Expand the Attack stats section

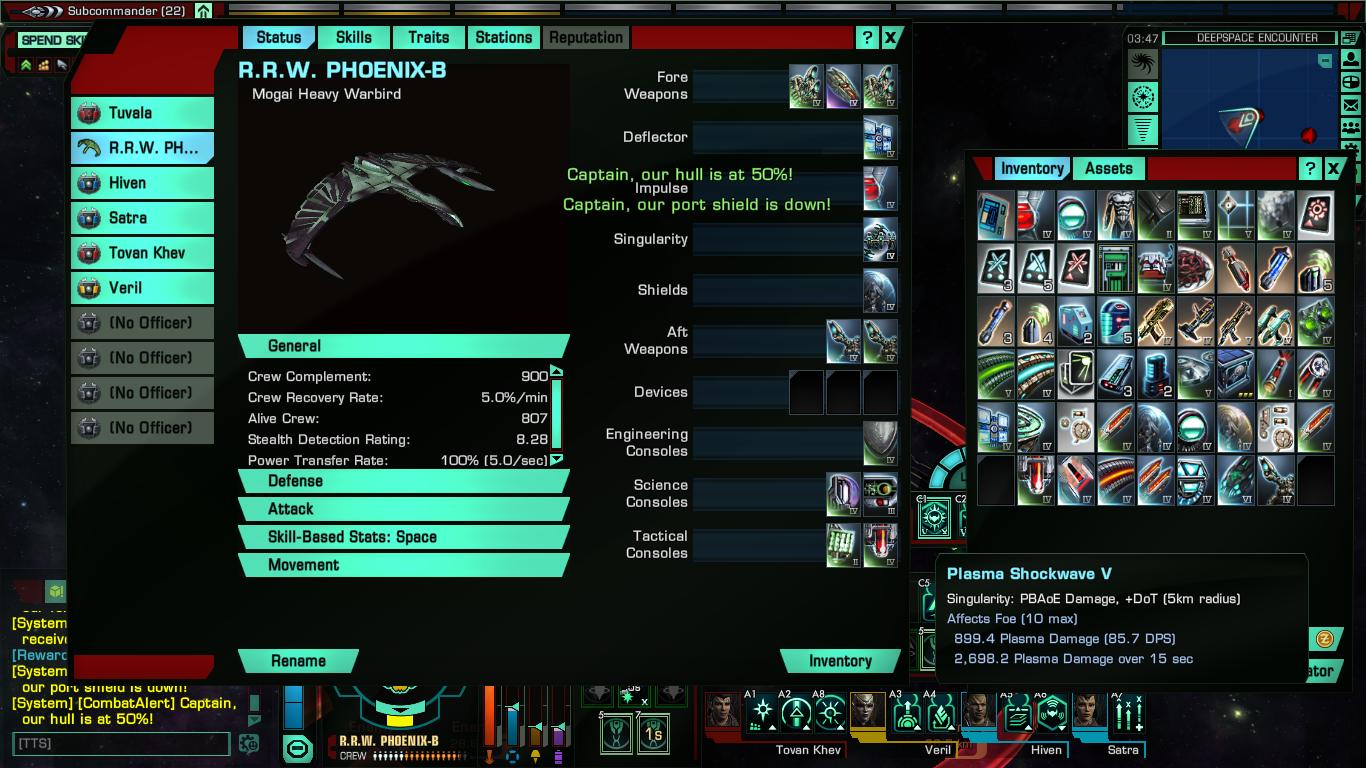pyautogui.click(x=403, y=509)
